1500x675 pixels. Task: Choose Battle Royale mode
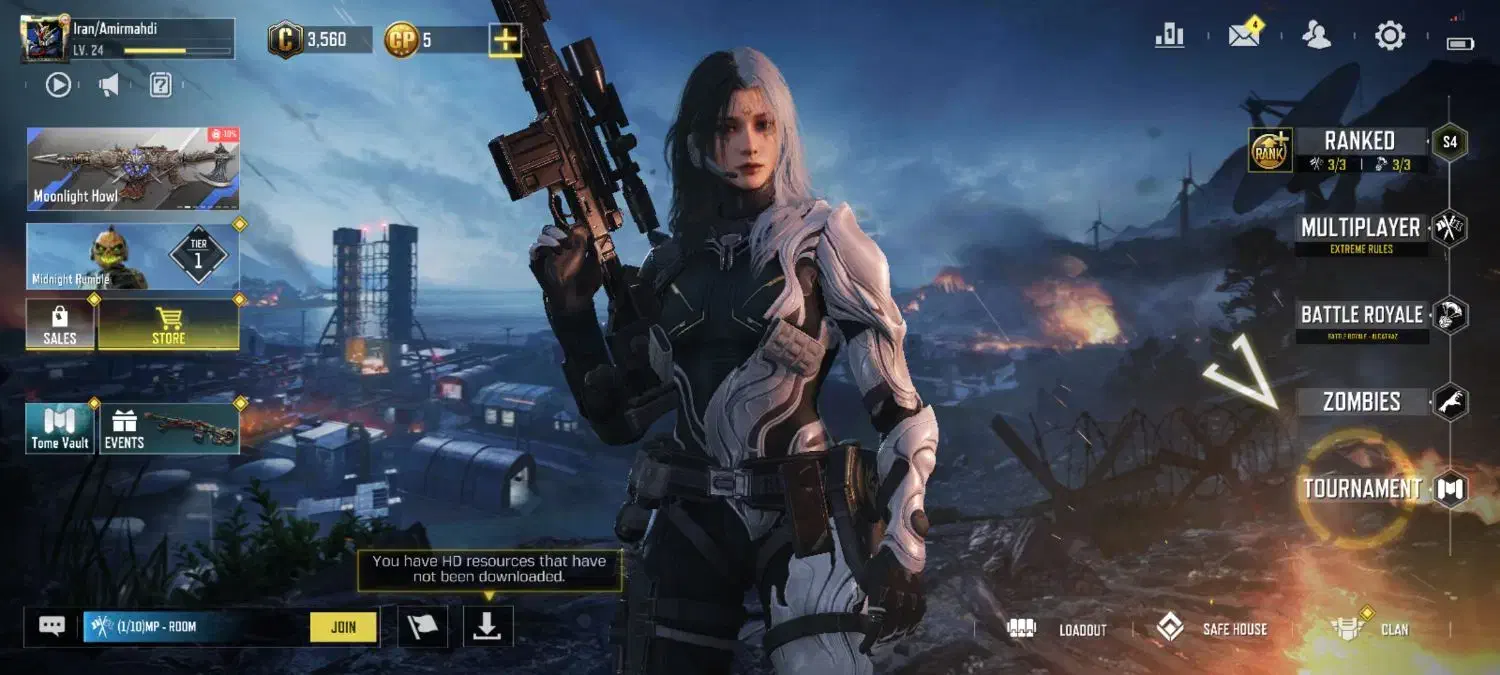[x=1361, y=315]
